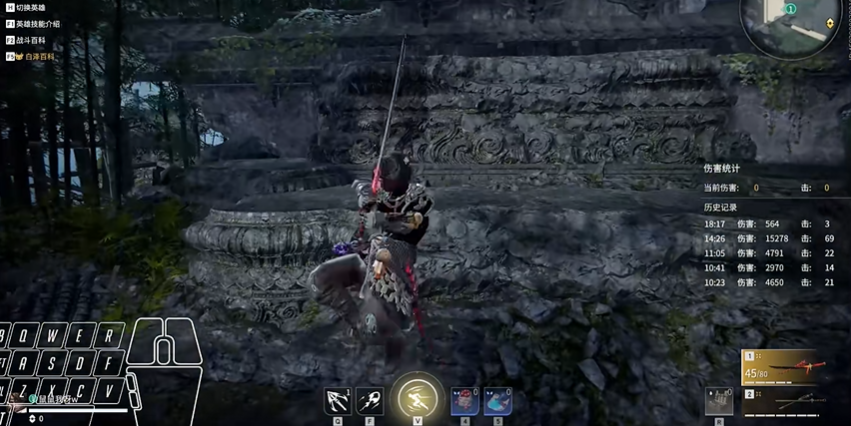The width and height of the screenshot is (851, 426).
Task: Activate the grappling hook skill icon
Action: pos(337,401)
